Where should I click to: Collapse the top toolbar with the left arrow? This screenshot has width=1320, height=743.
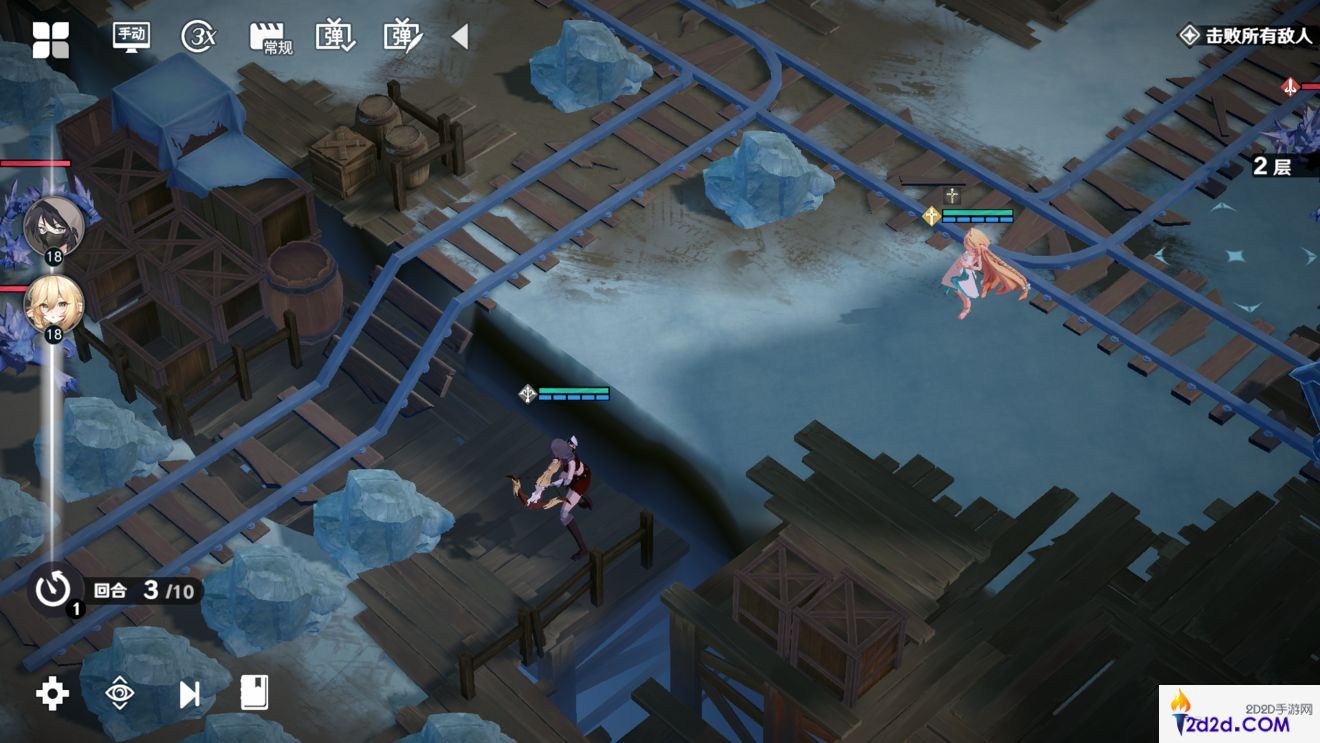[x=459, y=37]
